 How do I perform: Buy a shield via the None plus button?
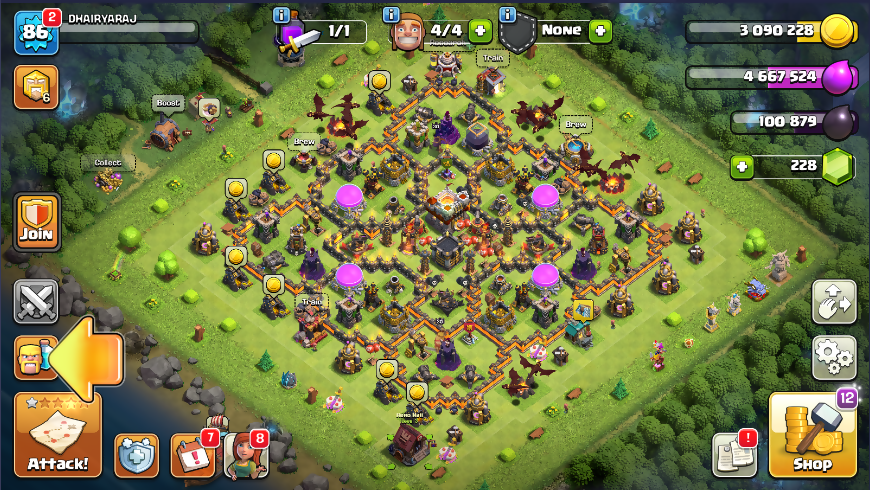[x=600, y=31]
